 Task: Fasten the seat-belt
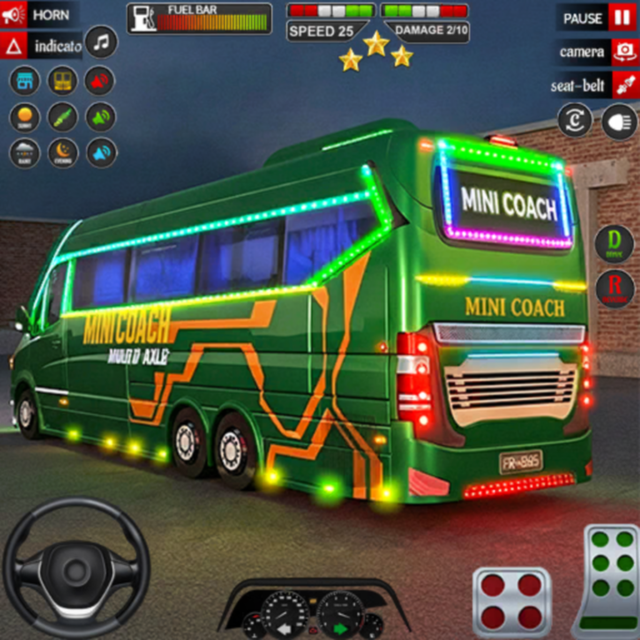[x=596, y=85]
